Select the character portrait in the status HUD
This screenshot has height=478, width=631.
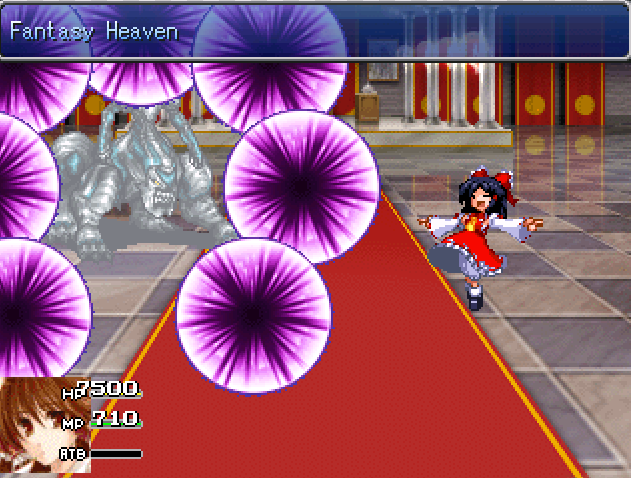click(32, 425)
